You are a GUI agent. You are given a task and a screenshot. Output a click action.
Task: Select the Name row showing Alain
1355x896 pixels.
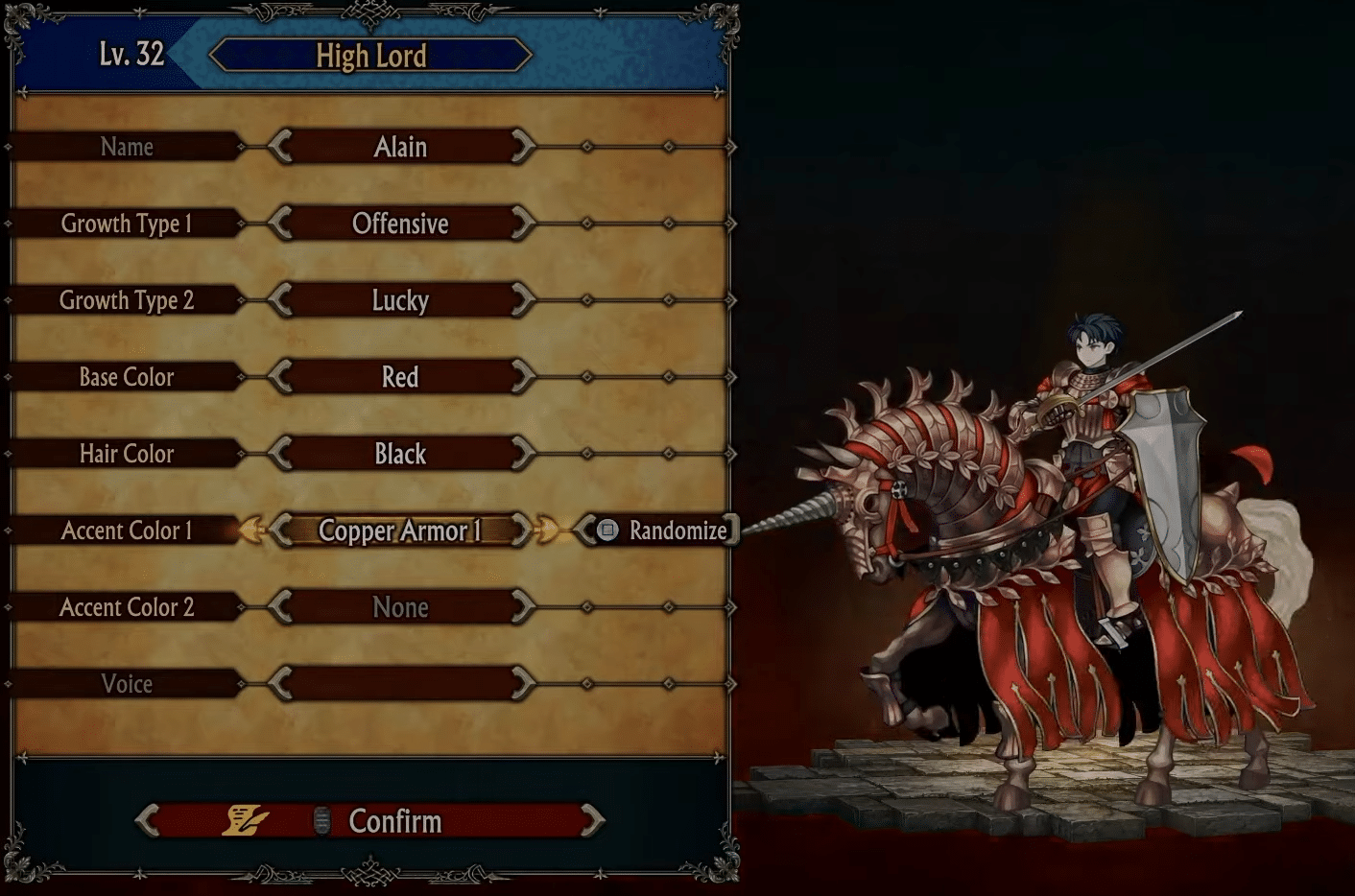[400, 147]
